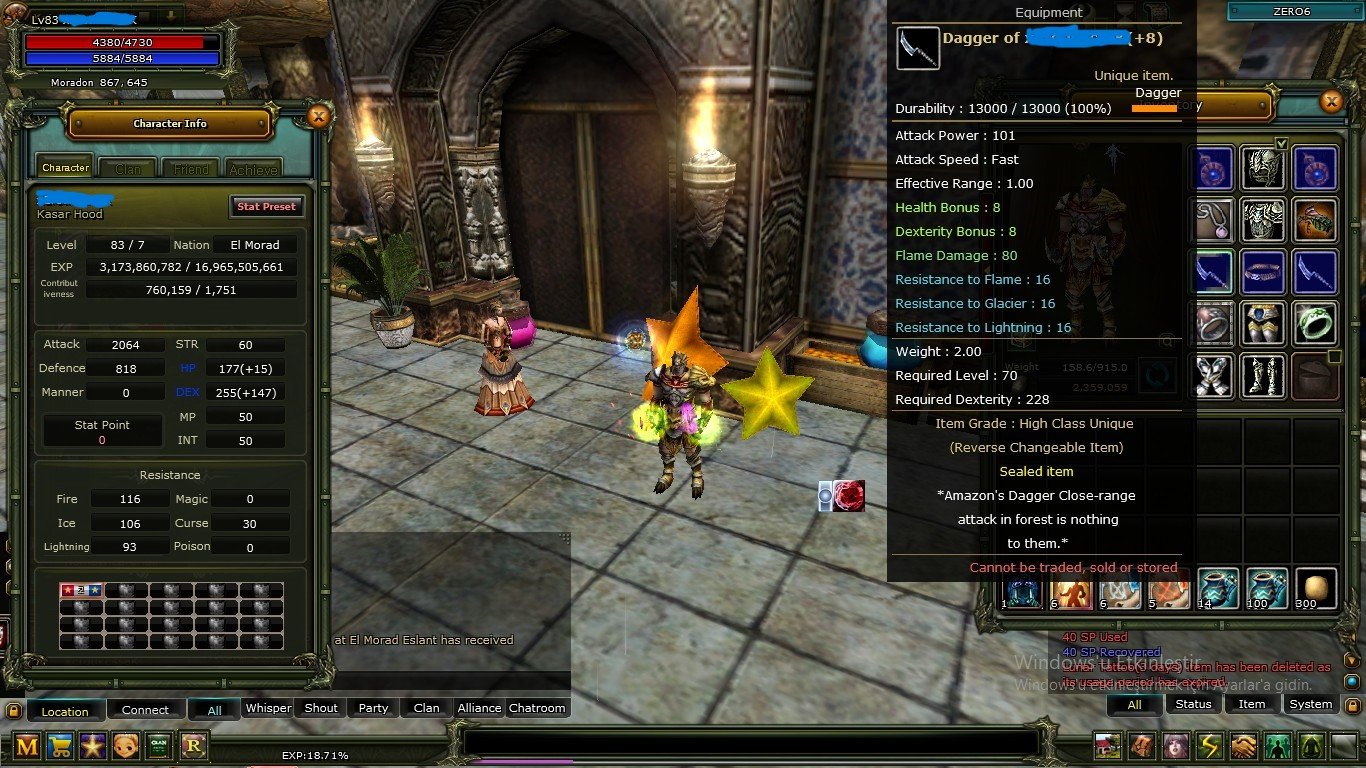Image resolution: width=1366 pixels, height=768 pixels.
Task: Select the gold nugget stack of 300
Action: pyautogui.click(x=1315, y=589)
